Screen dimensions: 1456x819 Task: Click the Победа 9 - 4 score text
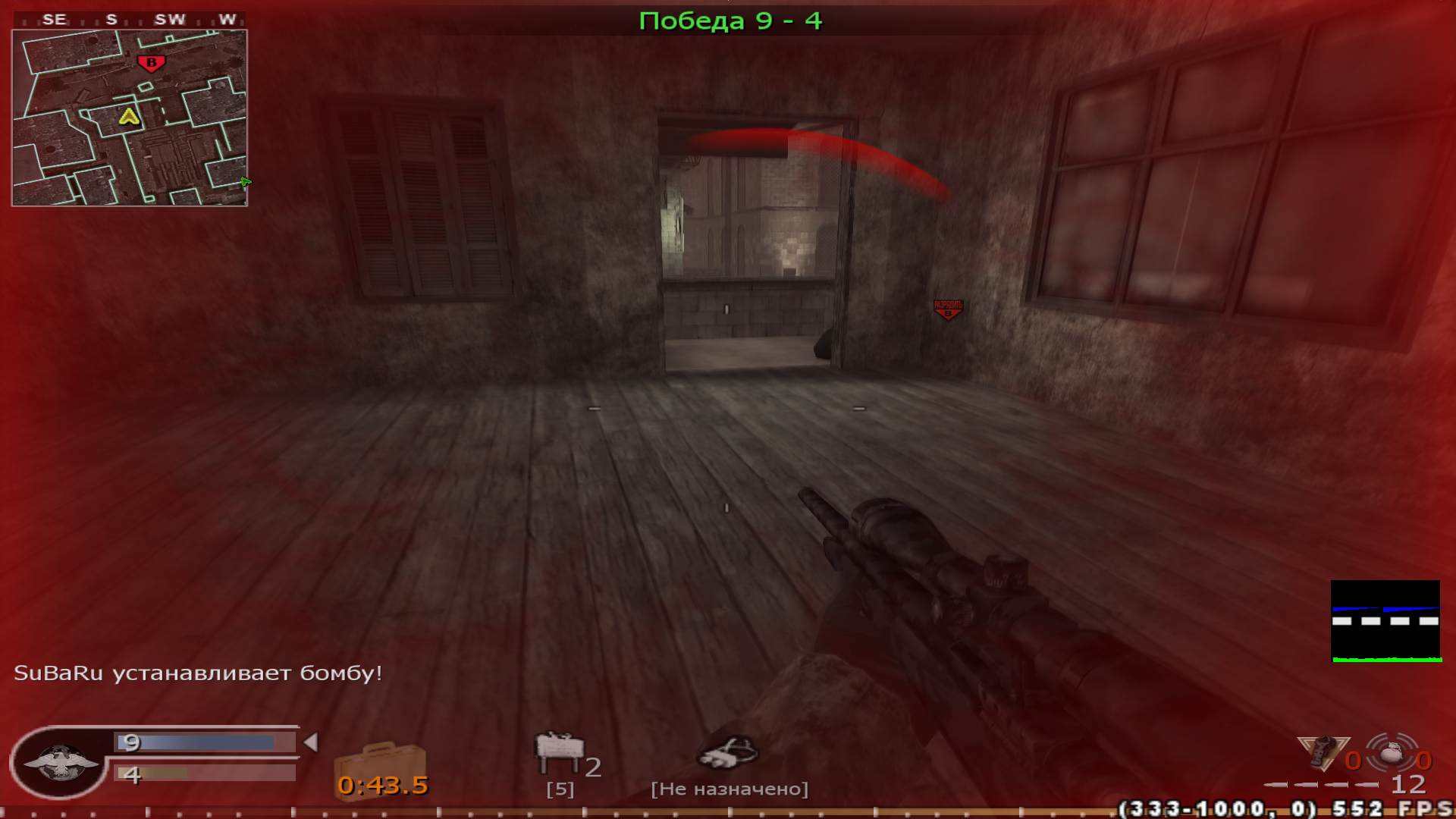tap(730, 20)
